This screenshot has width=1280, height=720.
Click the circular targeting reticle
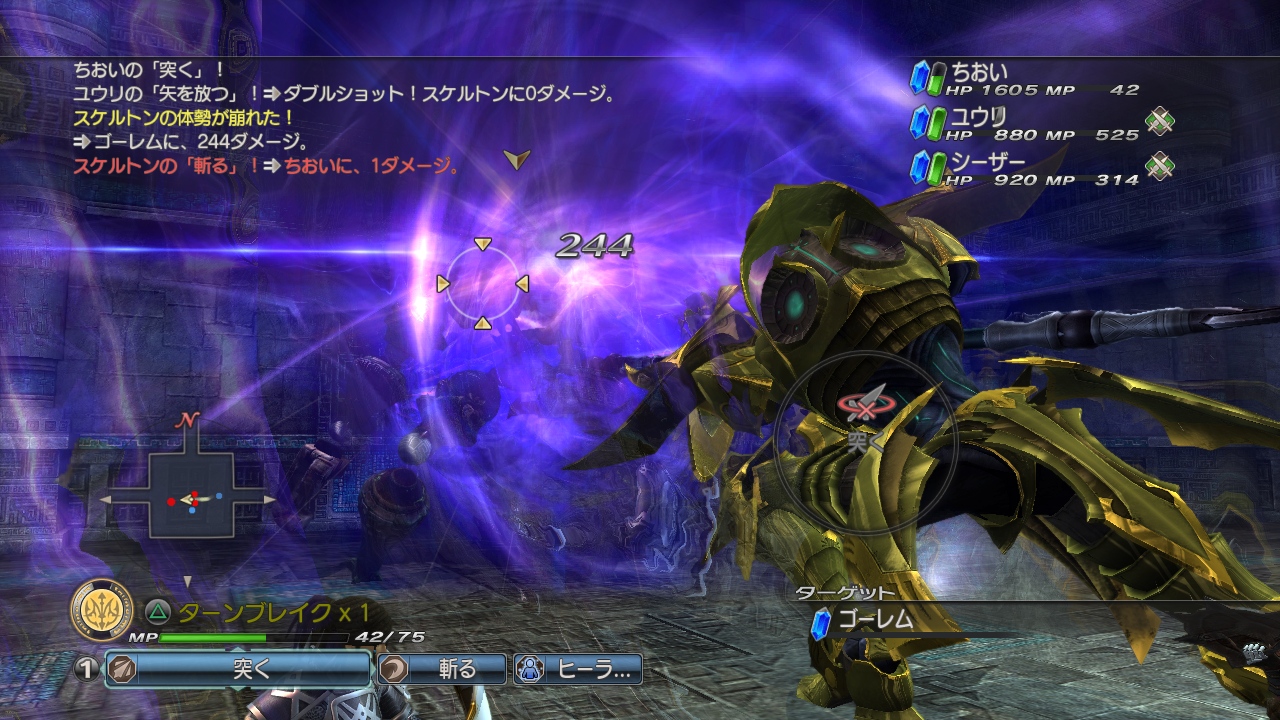click(x=482, y=284)
